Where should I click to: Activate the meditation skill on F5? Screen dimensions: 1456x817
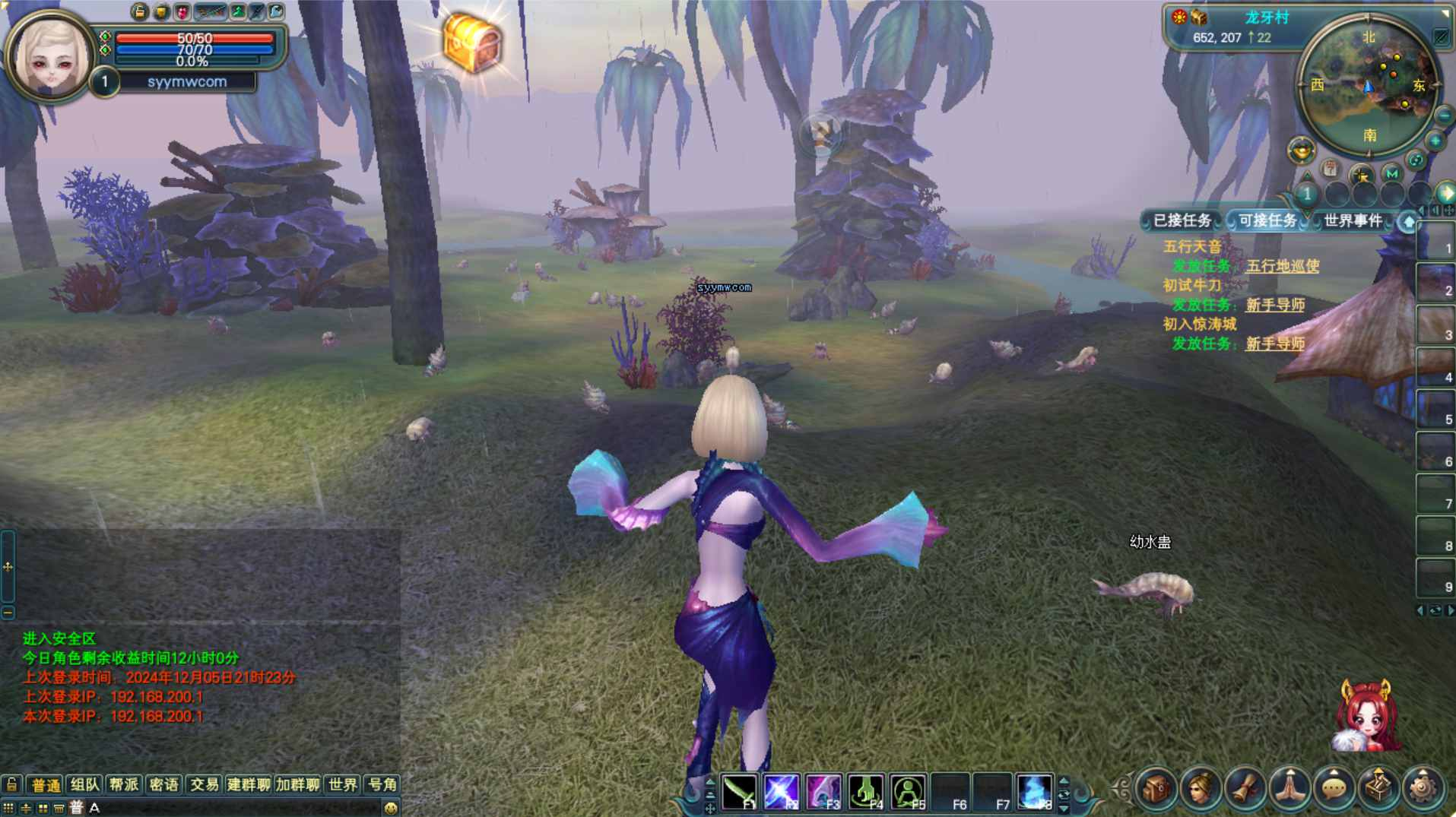coord(908,791)
